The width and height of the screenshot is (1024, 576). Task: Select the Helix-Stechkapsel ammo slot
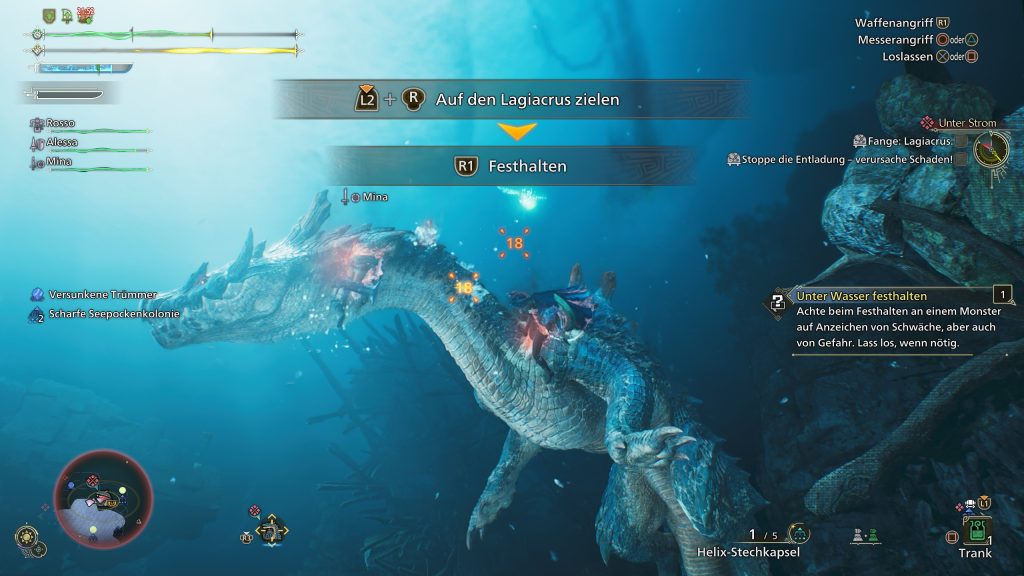(749, 552)
